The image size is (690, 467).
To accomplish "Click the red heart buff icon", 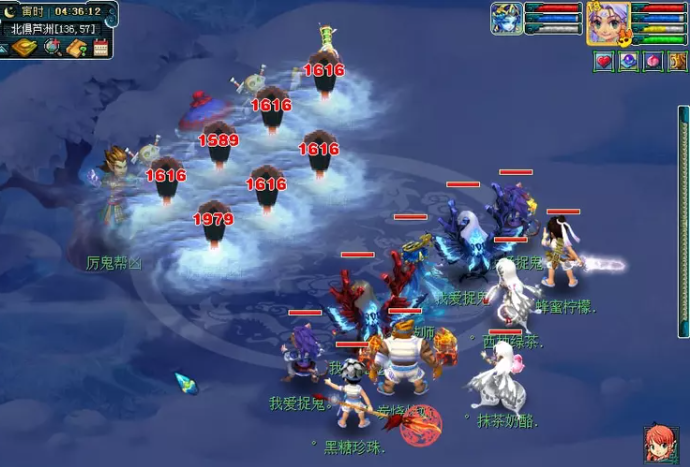I will point(603,61).
